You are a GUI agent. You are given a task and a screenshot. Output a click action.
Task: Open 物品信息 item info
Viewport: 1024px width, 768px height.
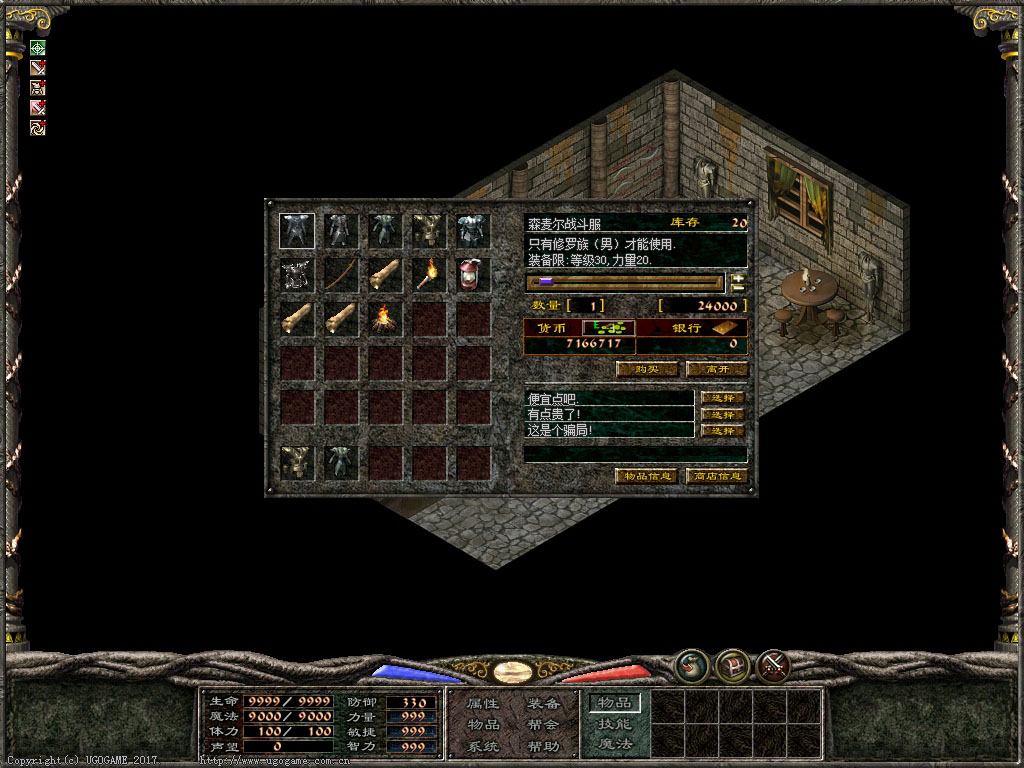(x=646, y=476)
